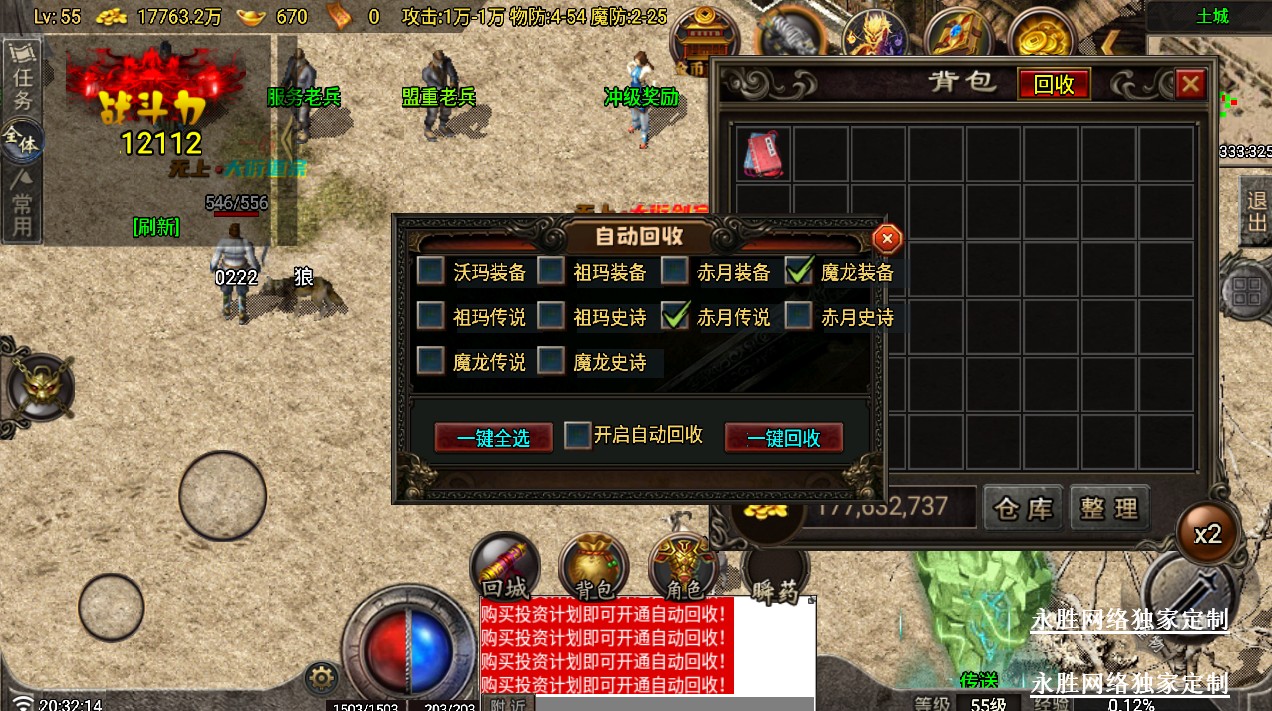This screenshot has height=711, width=1272.
Task: Hit the 一键回收 one-click recycle button
Action: point(783,438)
